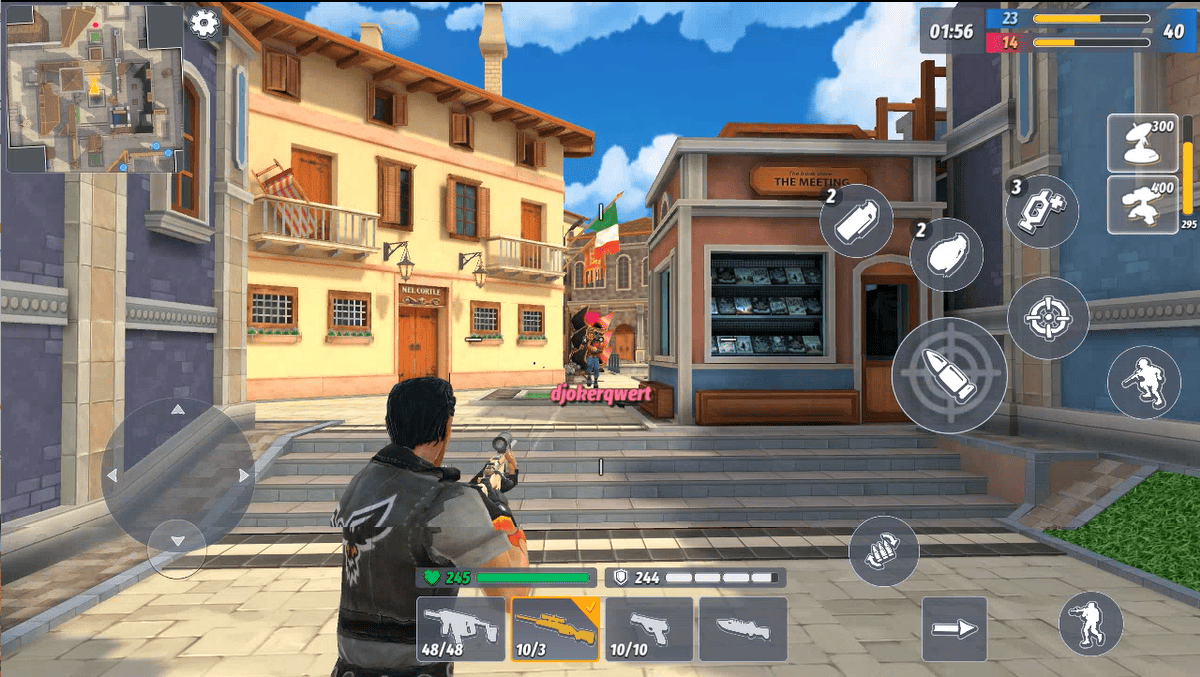Screen dimensions: 1200x677
Task: Deploy the radar dish costing 300
Action: 1143,143
